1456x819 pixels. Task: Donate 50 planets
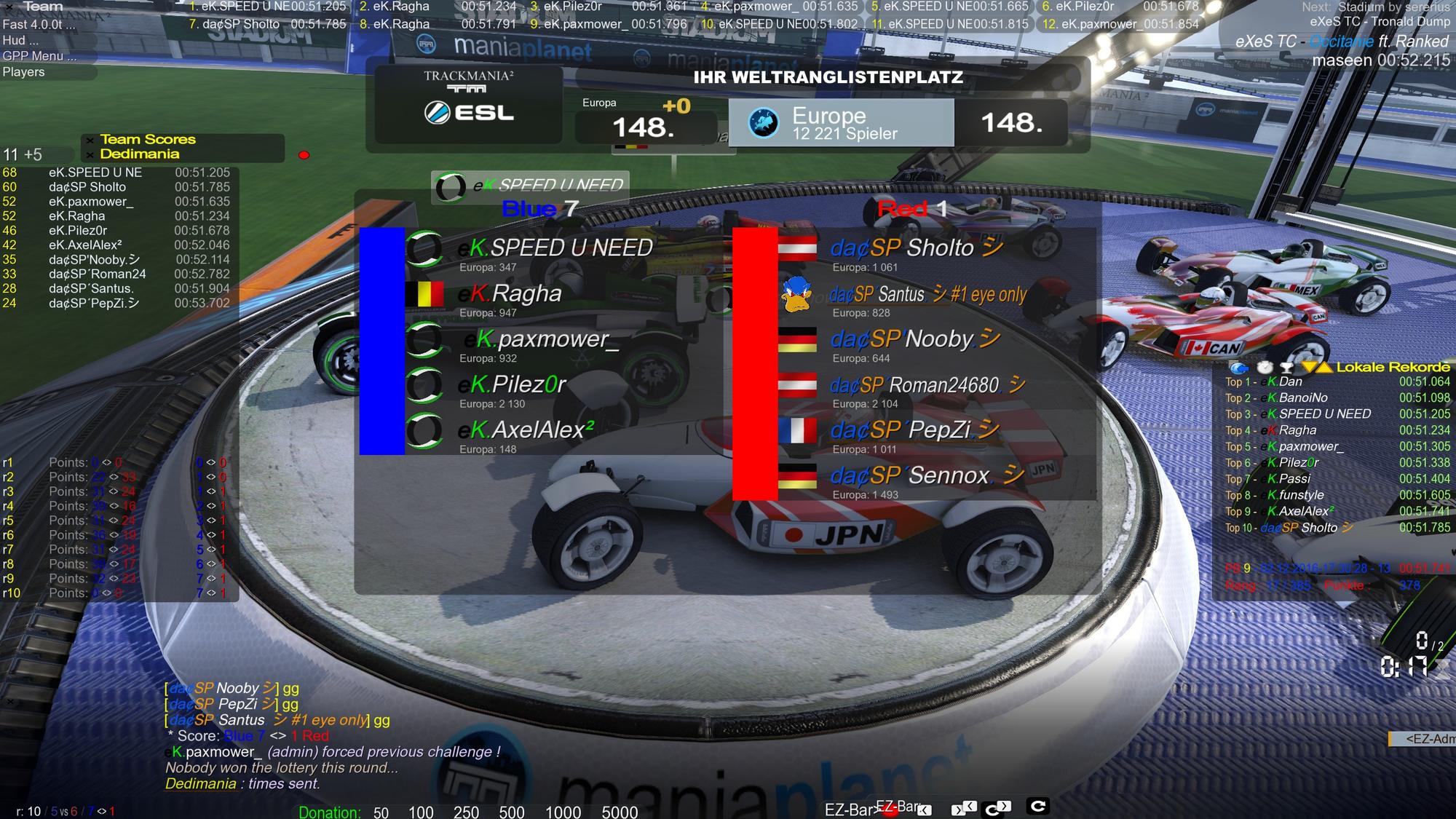point(381,812)
